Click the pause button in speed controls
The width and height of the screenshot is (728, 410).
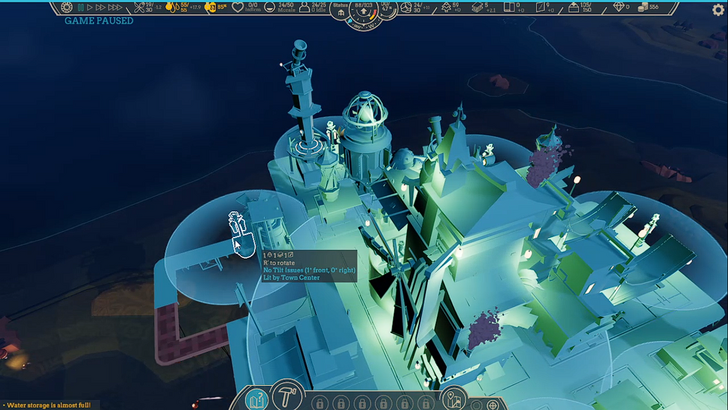tap(81, 7)
